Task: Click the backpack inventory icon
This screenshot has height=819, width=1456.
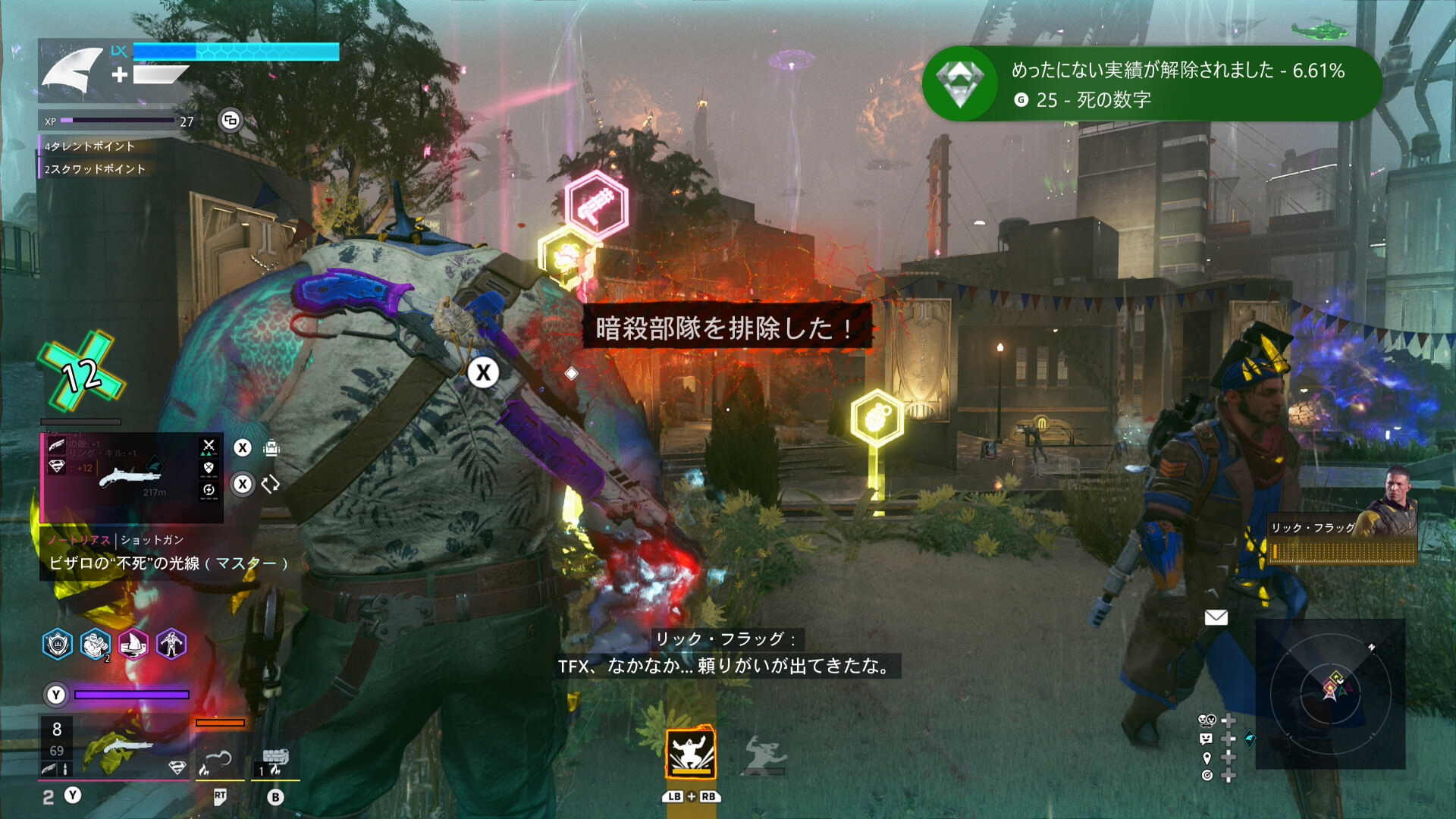Action: [x=271, y=448]
